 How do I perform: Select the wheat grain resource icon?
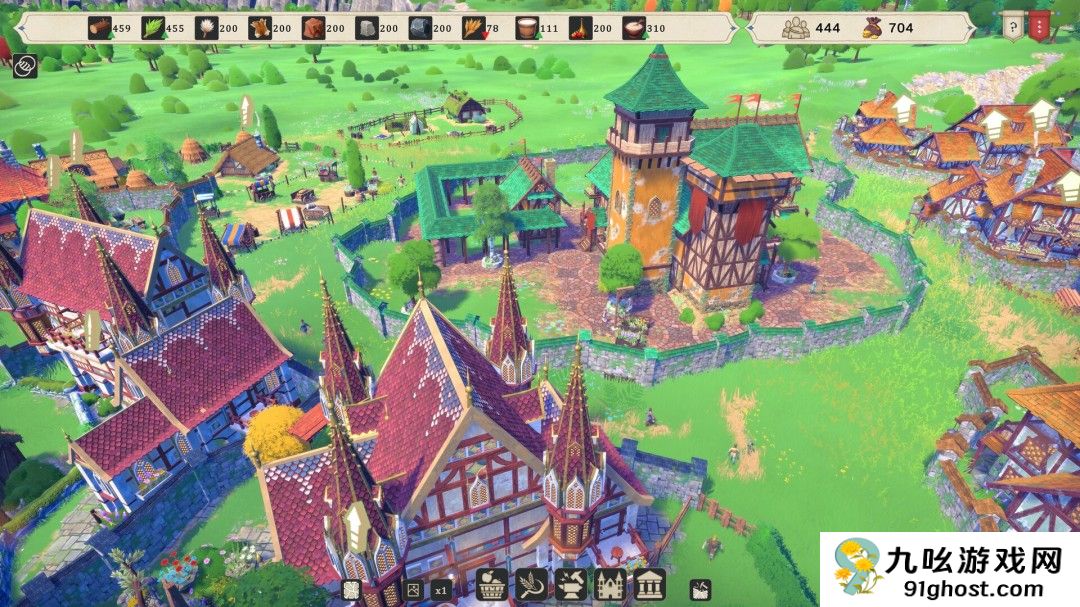[x=473, y=28]
